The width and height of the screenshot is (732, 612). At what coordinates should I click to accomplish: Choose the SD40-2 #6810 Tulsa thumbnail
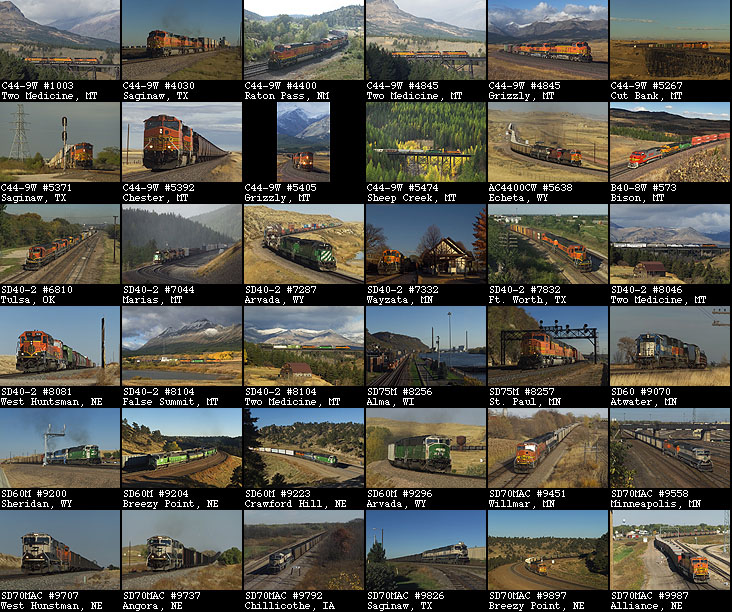60,244
